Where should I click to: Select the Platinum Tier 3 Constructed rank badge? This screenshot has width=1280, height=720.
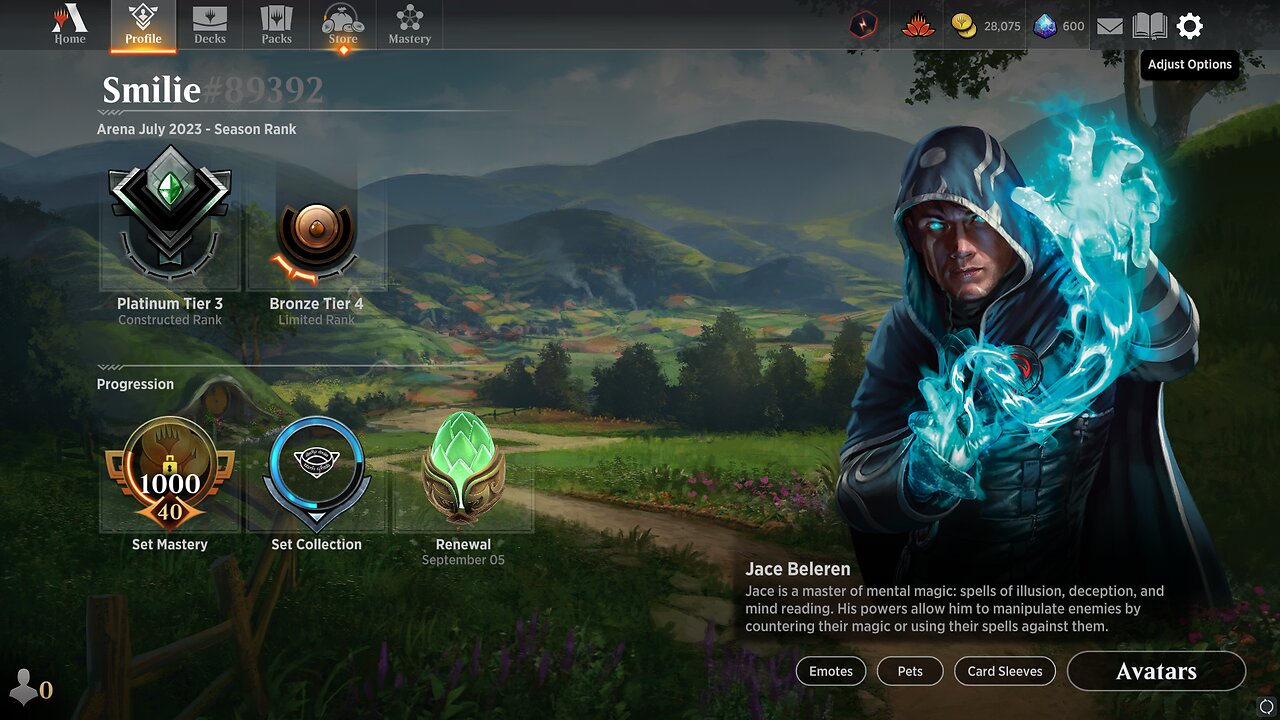(x=169, y=213)
